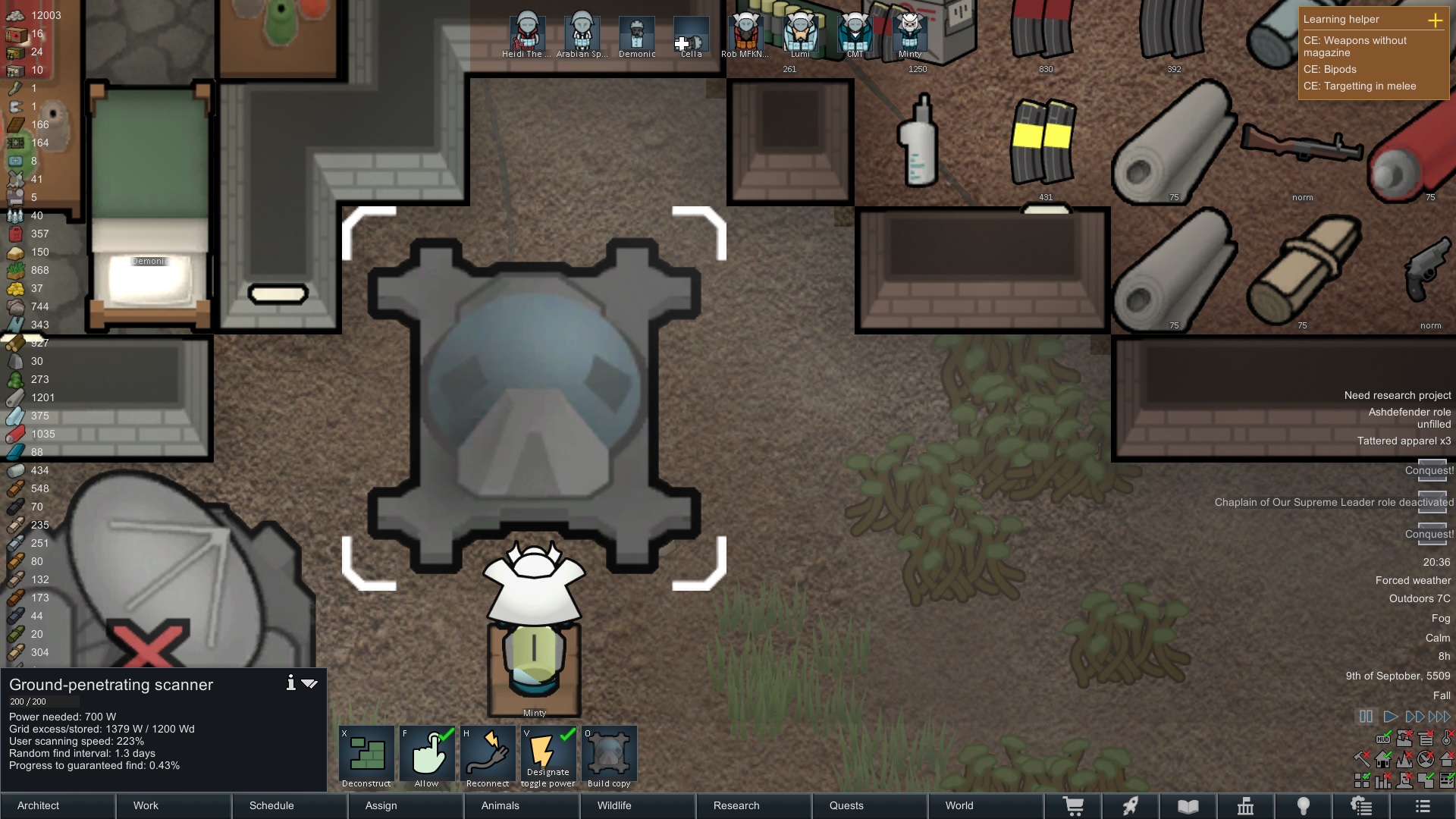The image size is (1456, 819).
Task: Open the Architect menu
Action: tap(58, 805)
